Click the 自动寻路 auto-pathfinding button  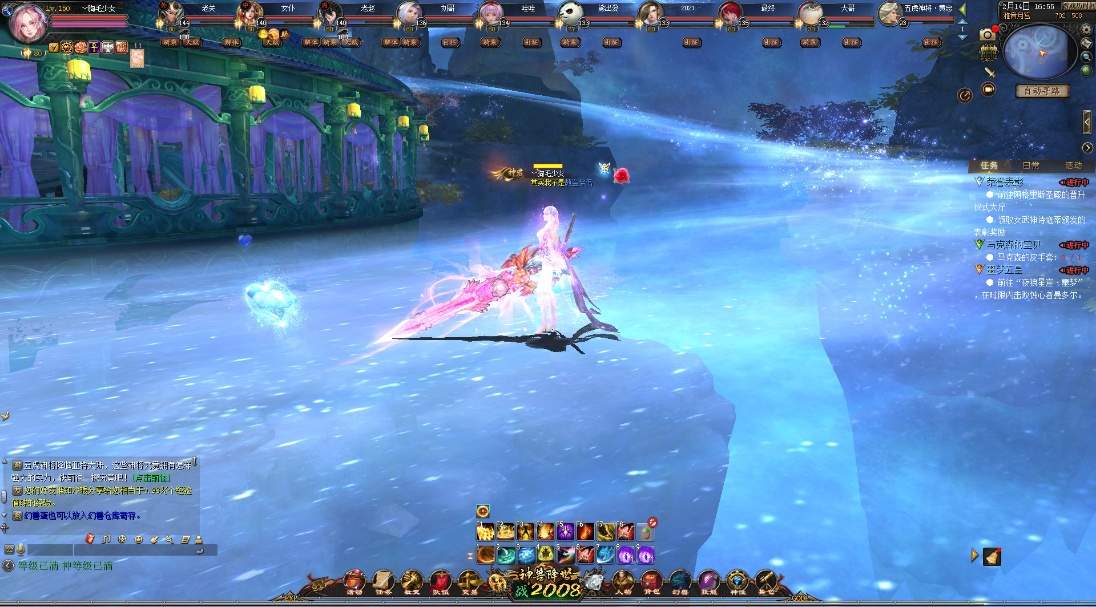click(x=1042, y=91)
